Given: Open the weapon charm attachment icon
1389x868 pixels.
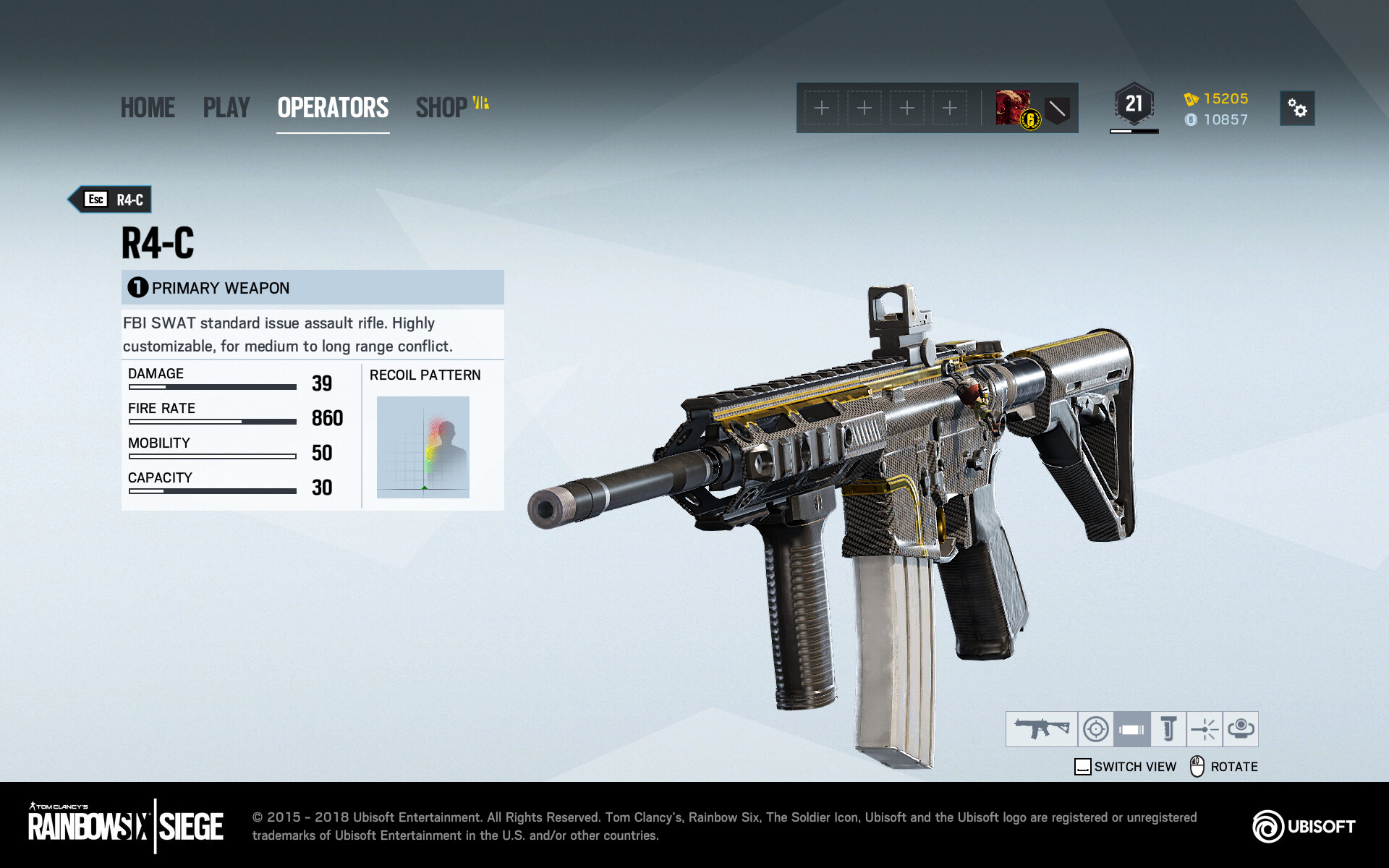Looking at the screenshot, I should pos(1240,728).
